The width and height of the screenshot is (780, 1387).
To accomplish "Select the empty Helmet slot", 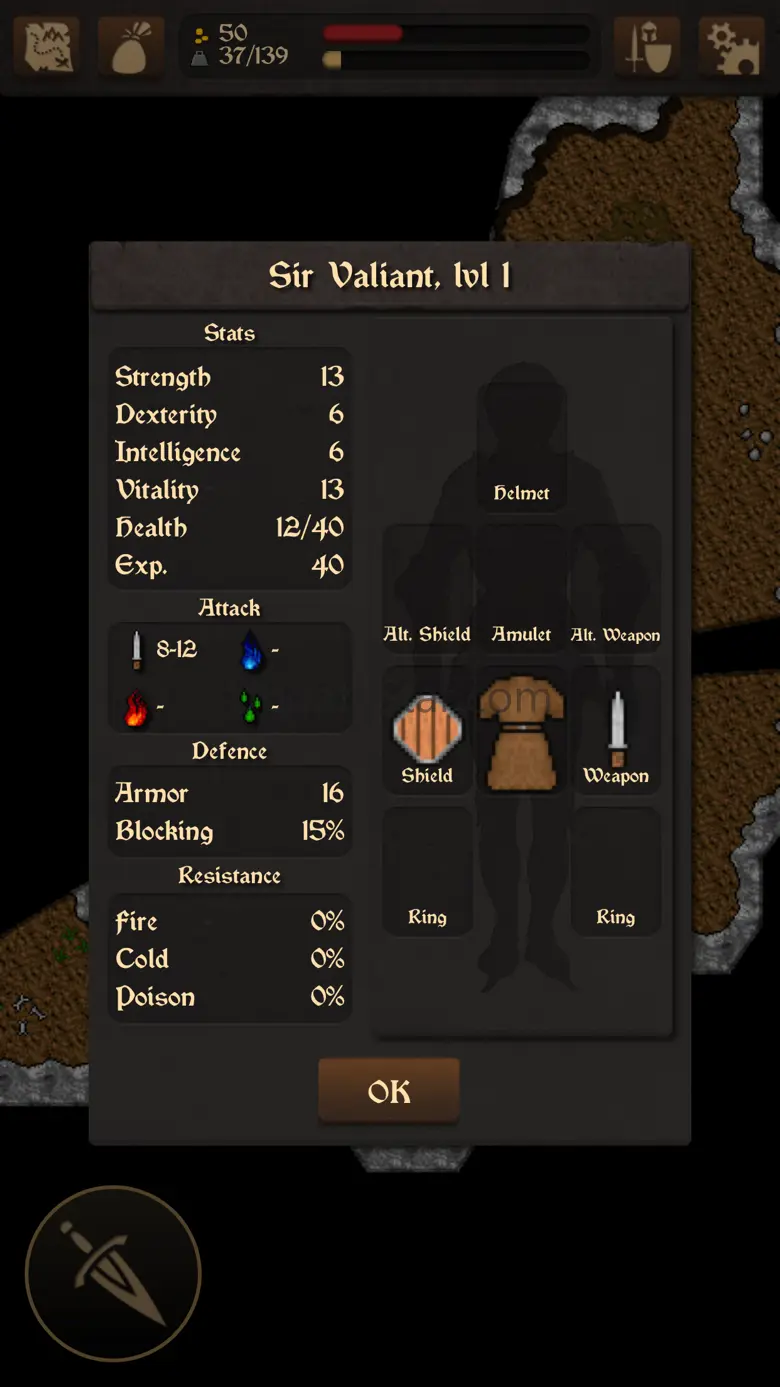I will click(521, 448).
